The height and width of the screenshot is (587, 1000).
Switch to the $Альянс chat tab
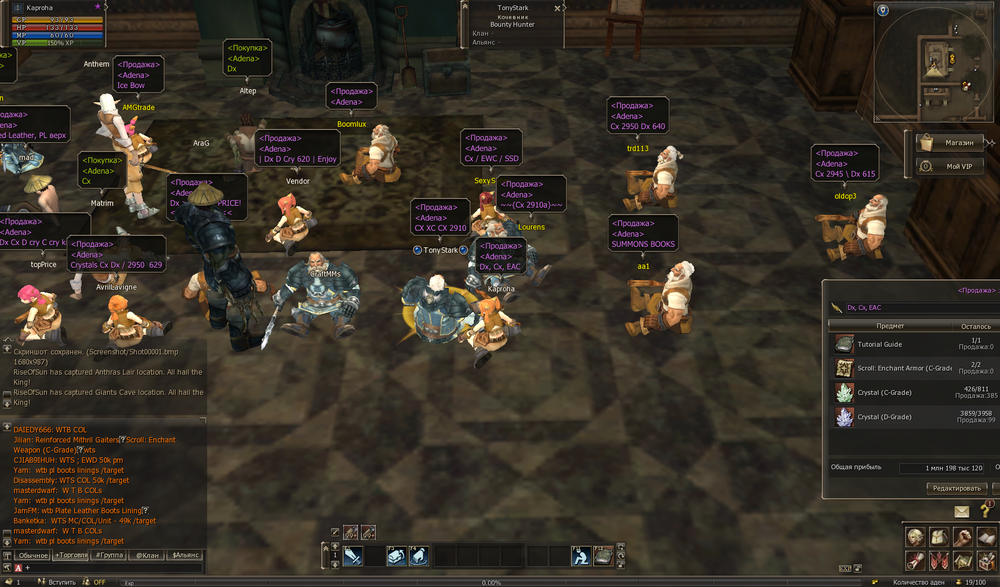click(186, 554)
